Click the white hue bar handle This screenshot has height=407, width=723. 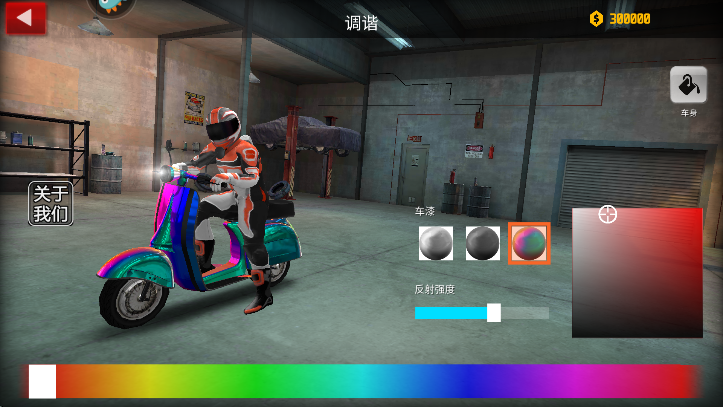(x=43, y=381)
